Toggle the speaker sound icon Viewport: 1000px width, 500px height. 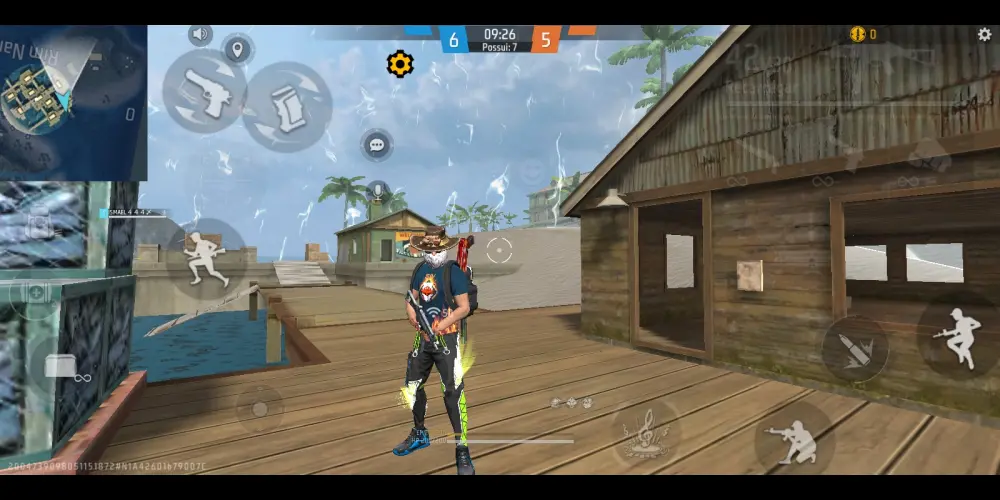click(201, 35)
